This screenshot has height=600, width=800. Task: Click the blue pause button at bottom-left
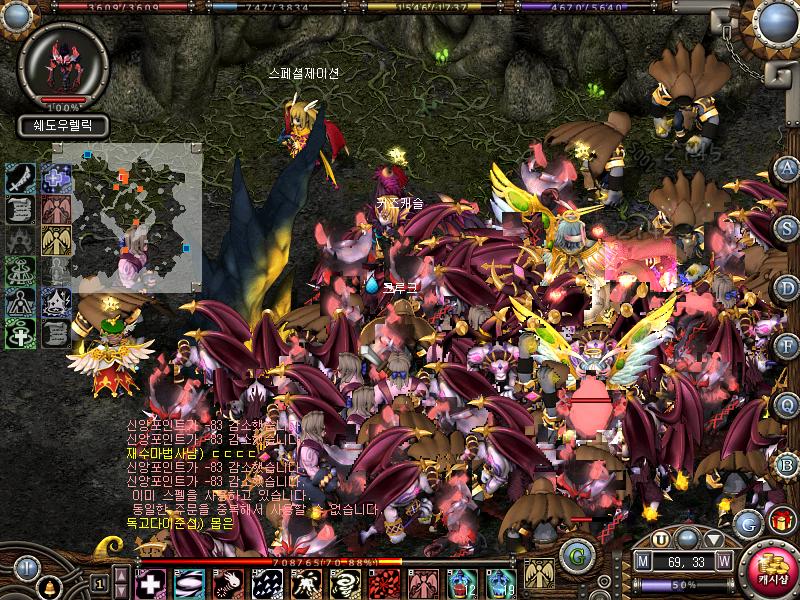26,568
